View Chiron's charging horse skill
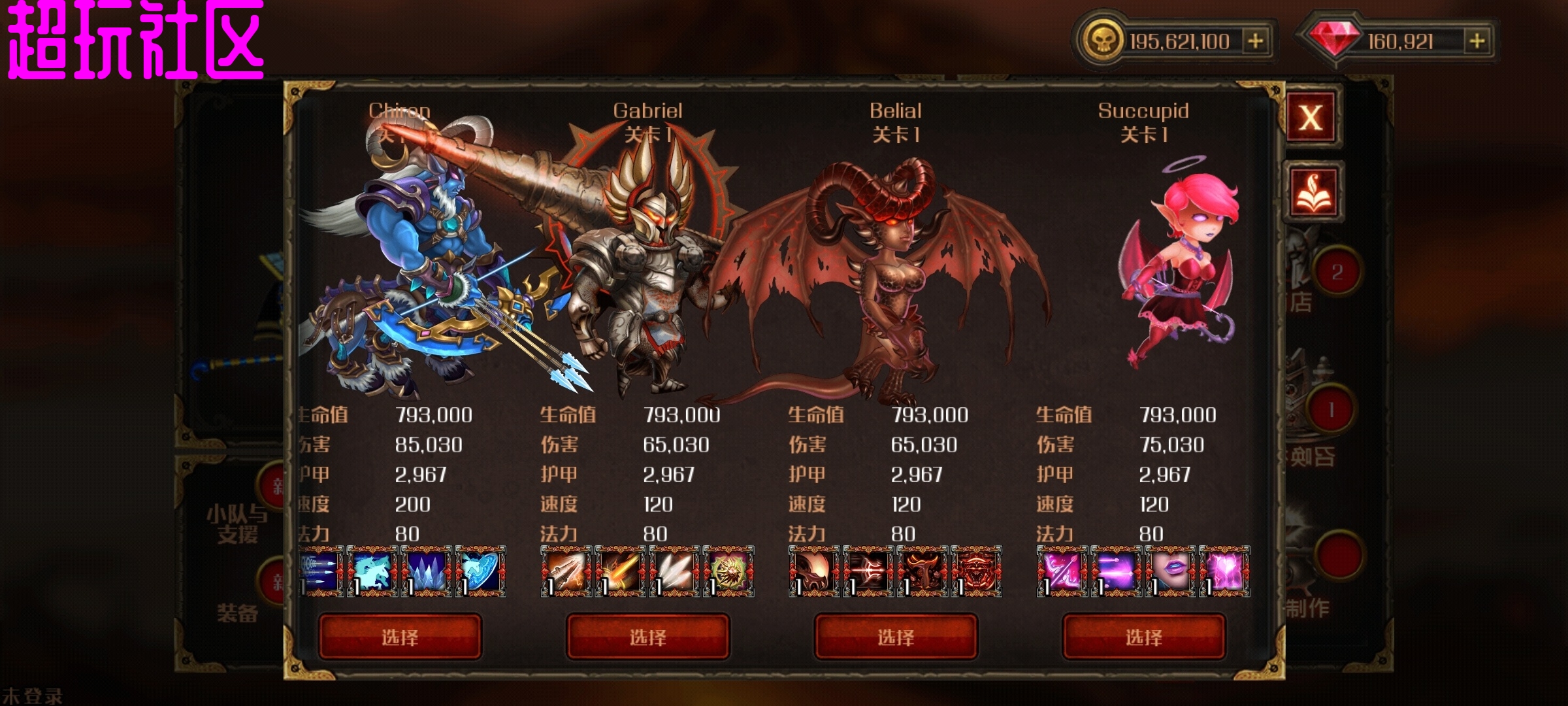Image resolution: width=1568 pixels, height=706 pixels. 372,571
